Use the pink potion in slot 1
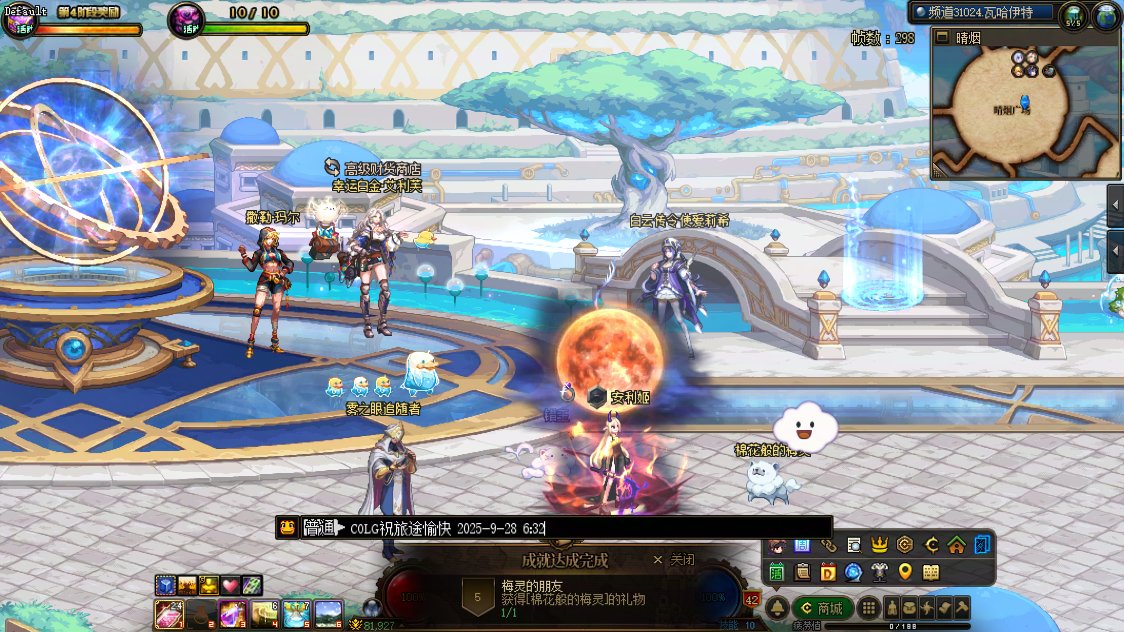The image size is (1124, 632). 169,612
